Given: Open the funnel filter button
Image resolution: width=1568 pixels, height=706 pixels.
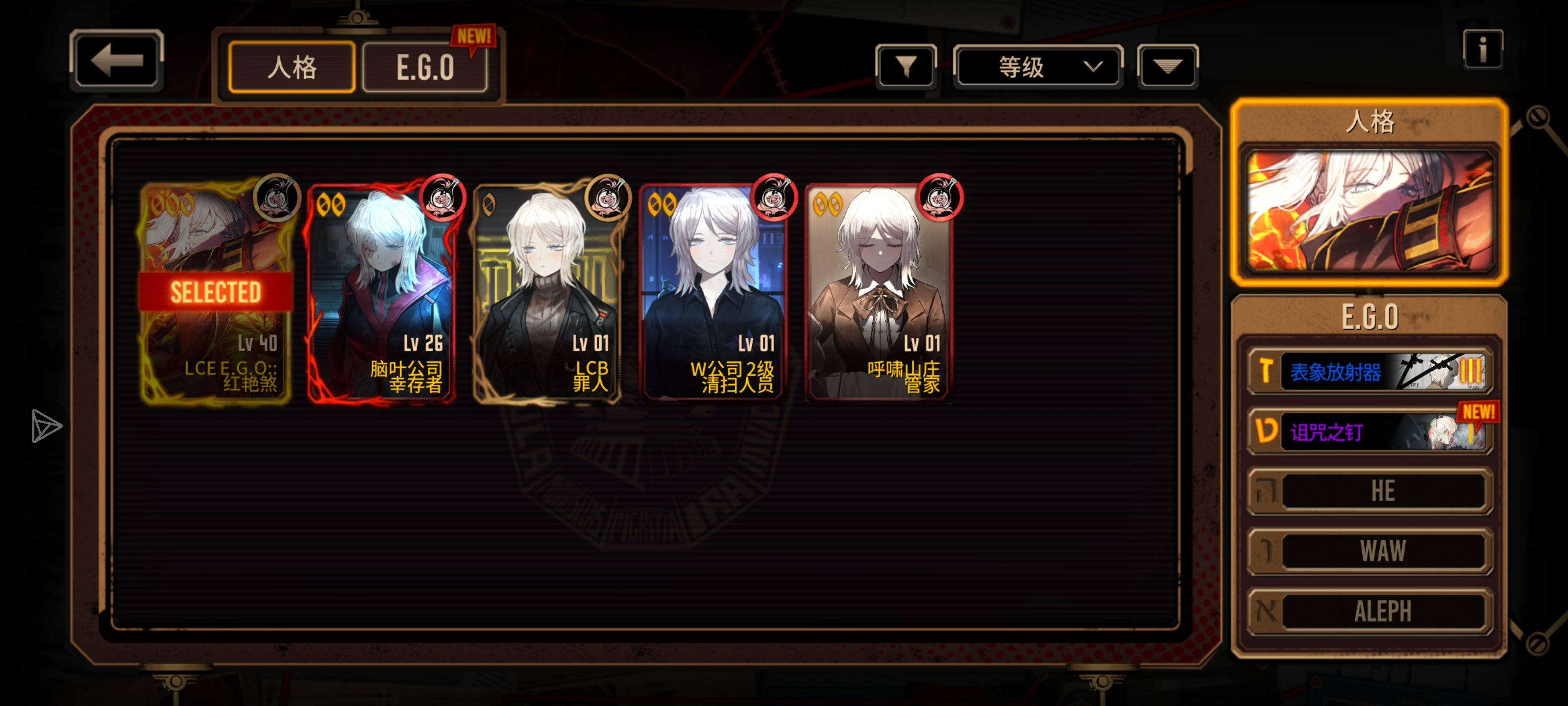Looking at the screenshot, I should tap(906, 66).
